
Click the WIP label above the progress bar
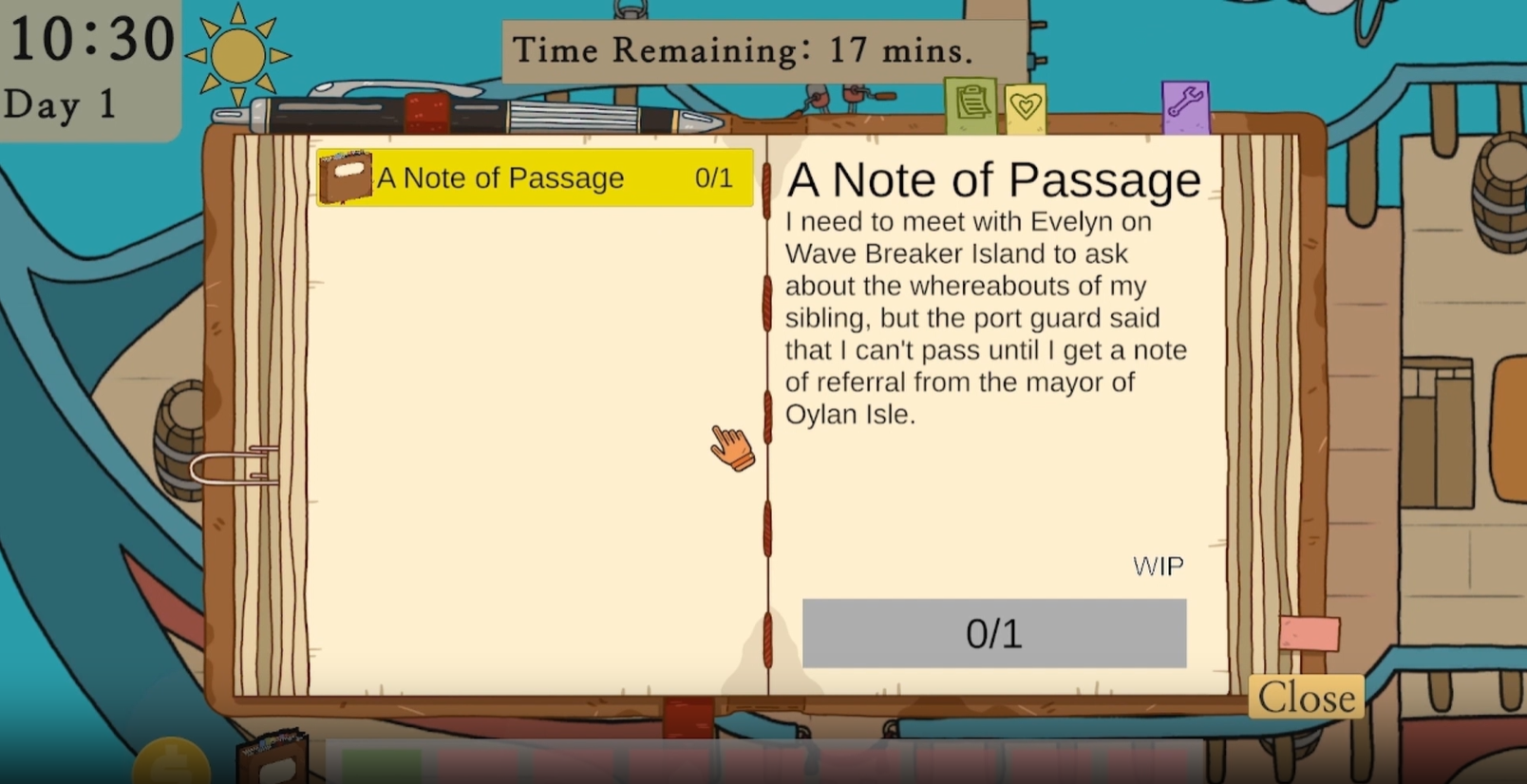tap(1157, 566)
